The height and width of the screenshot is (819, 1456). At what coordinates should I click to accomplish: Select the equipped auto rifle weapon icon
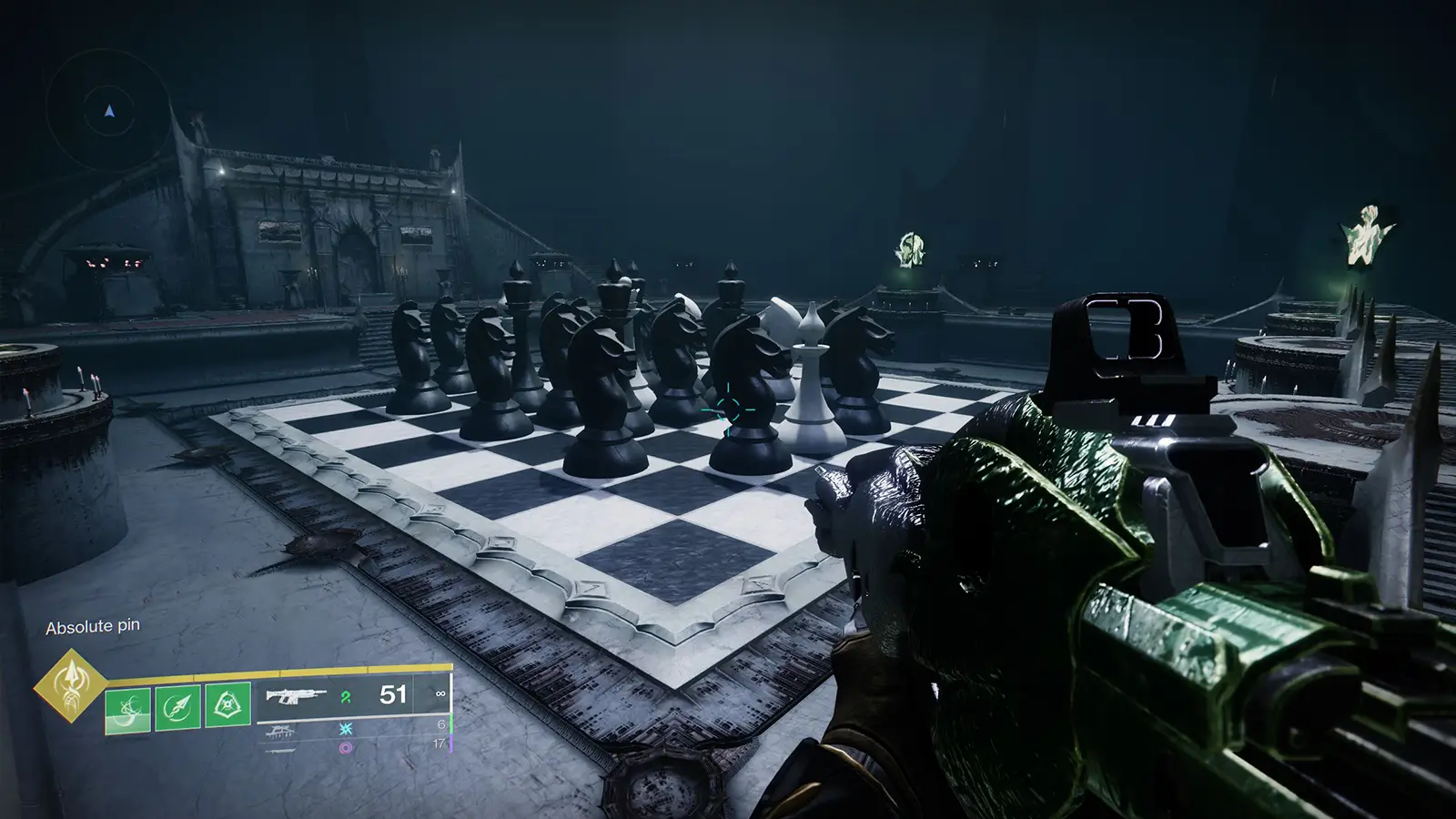pyautogui.click(x=296, y=697)
